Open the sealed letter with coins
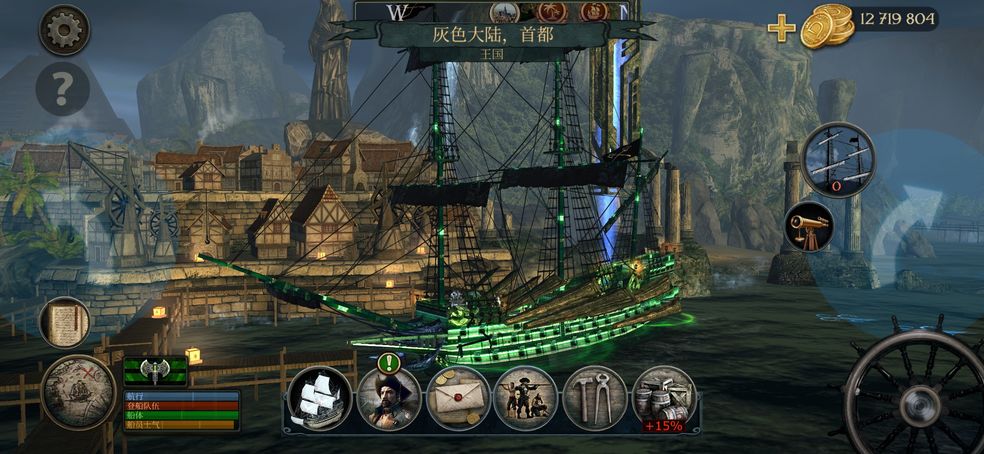Viewport: 984px width, 454px height. (x=458, y=398)
